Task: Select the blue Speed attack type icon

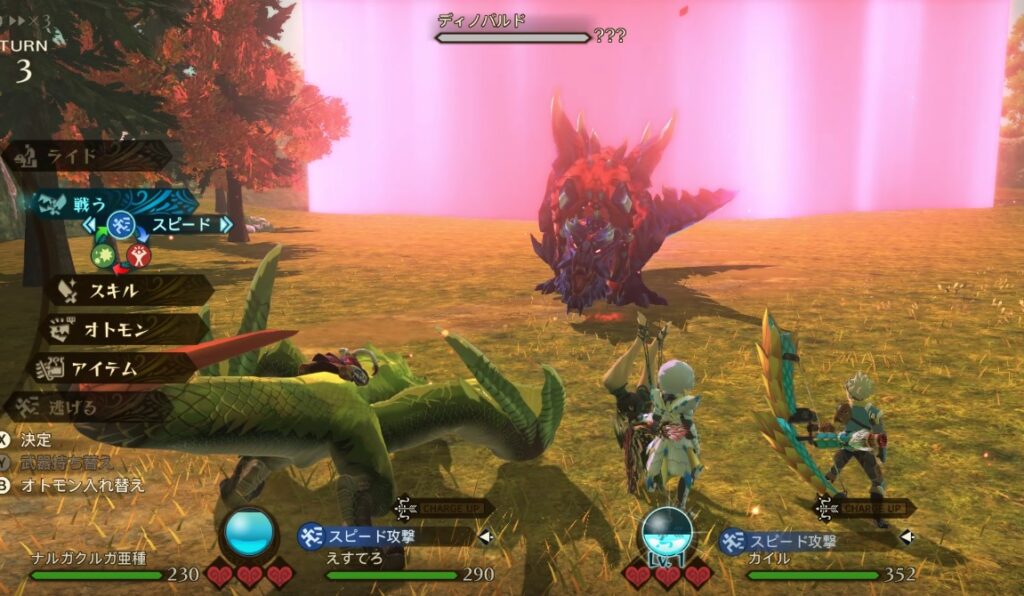Action: [x=121, y=224]
